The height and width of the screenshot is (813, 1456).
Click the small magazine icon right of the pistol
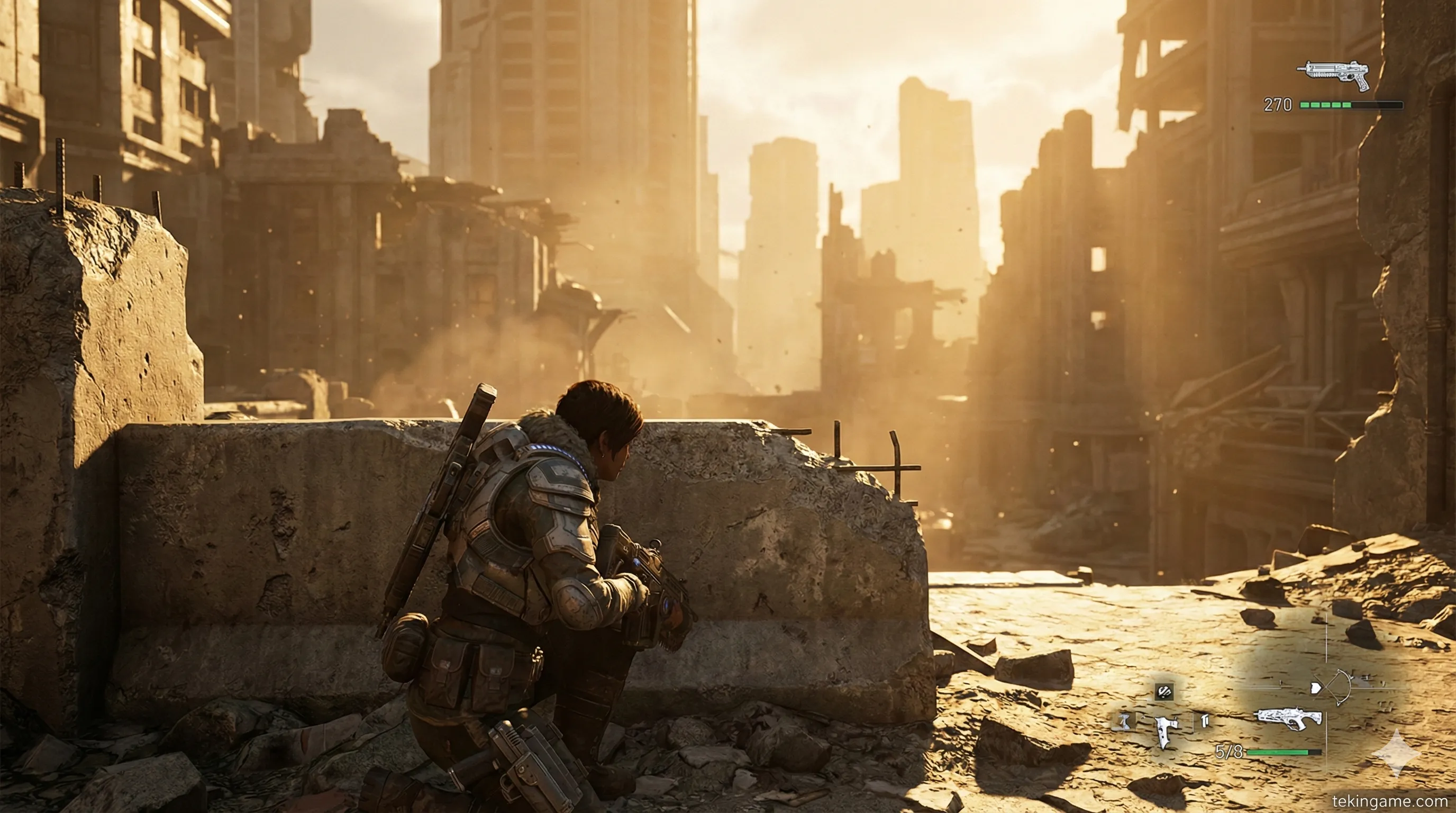pyautogui.click(x=1203, y=721)
